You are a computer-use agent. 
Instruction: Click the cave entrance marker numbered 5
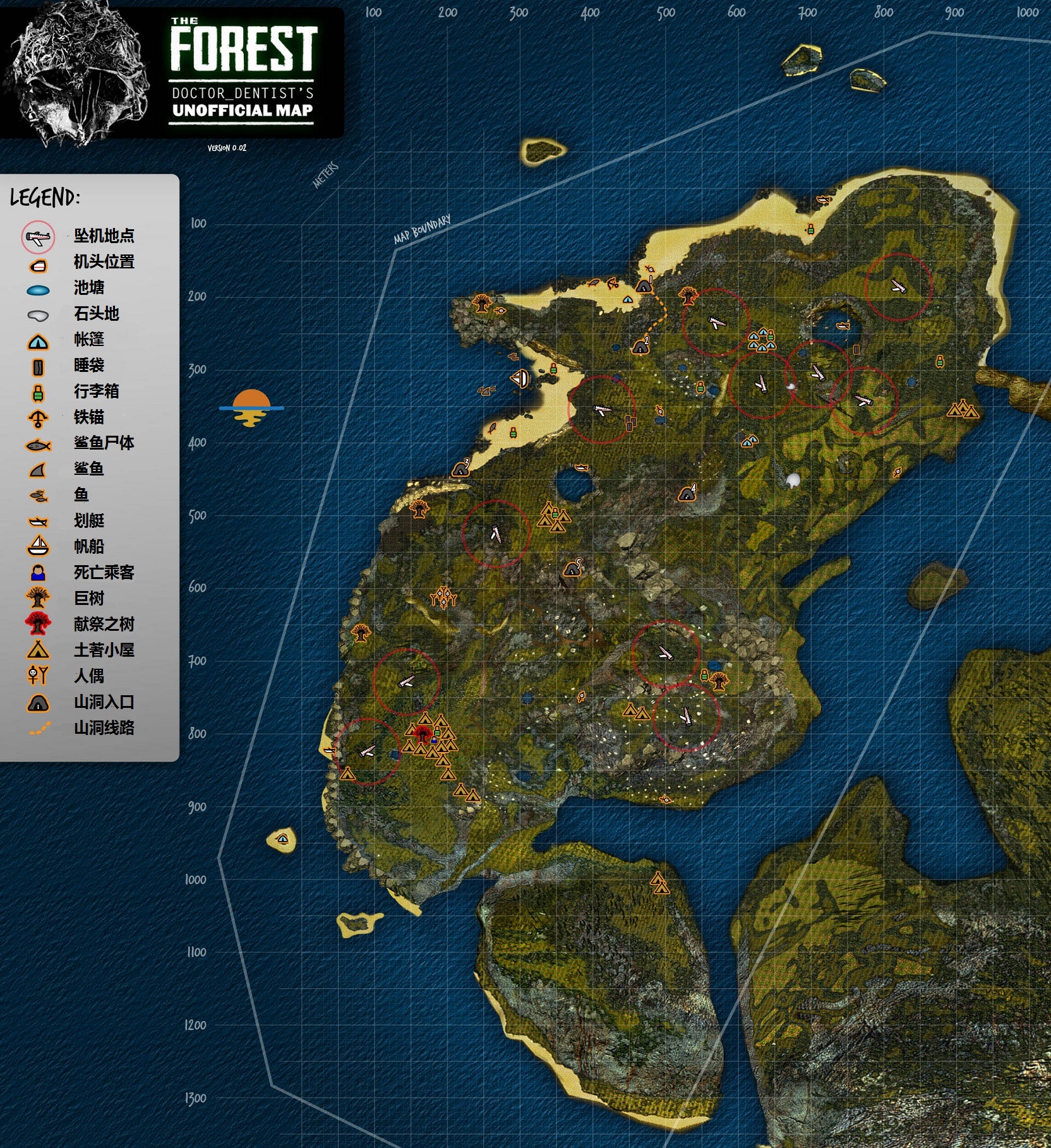click(573, 568)
